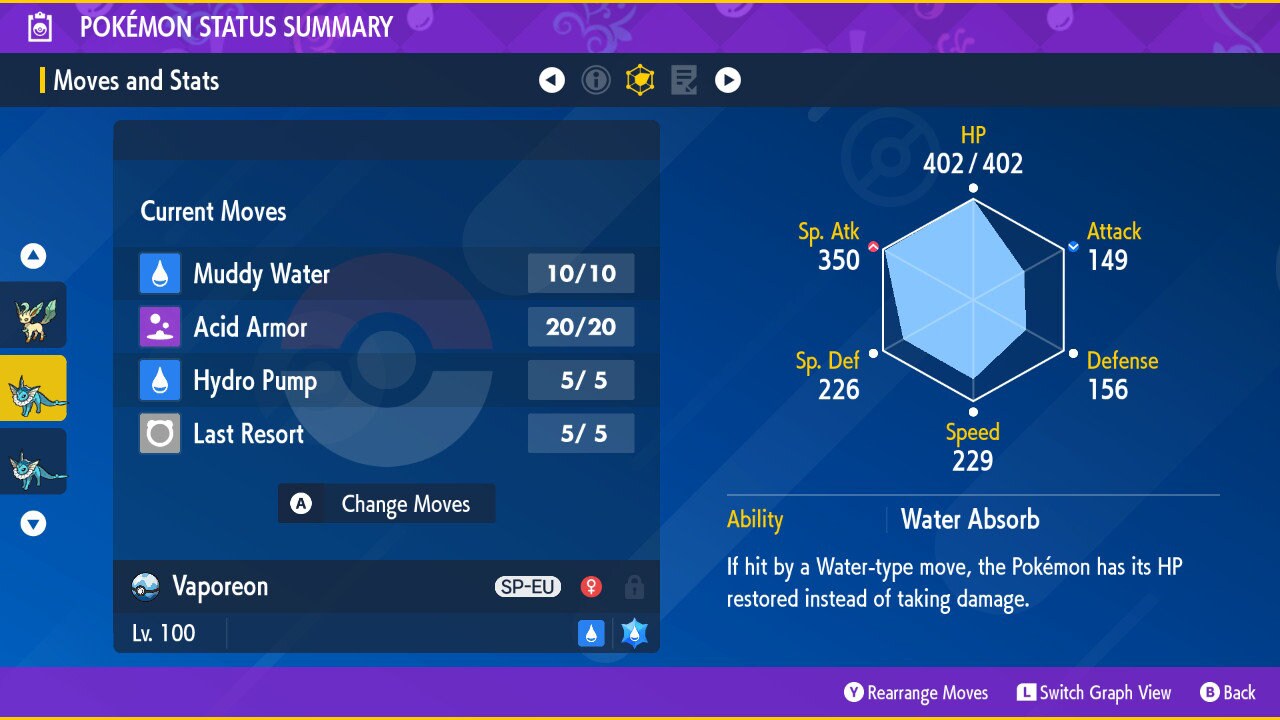This screenshot has width=1280, height=720.
Task: Open the Change Moves option
Action: click(x=386, y=504)
